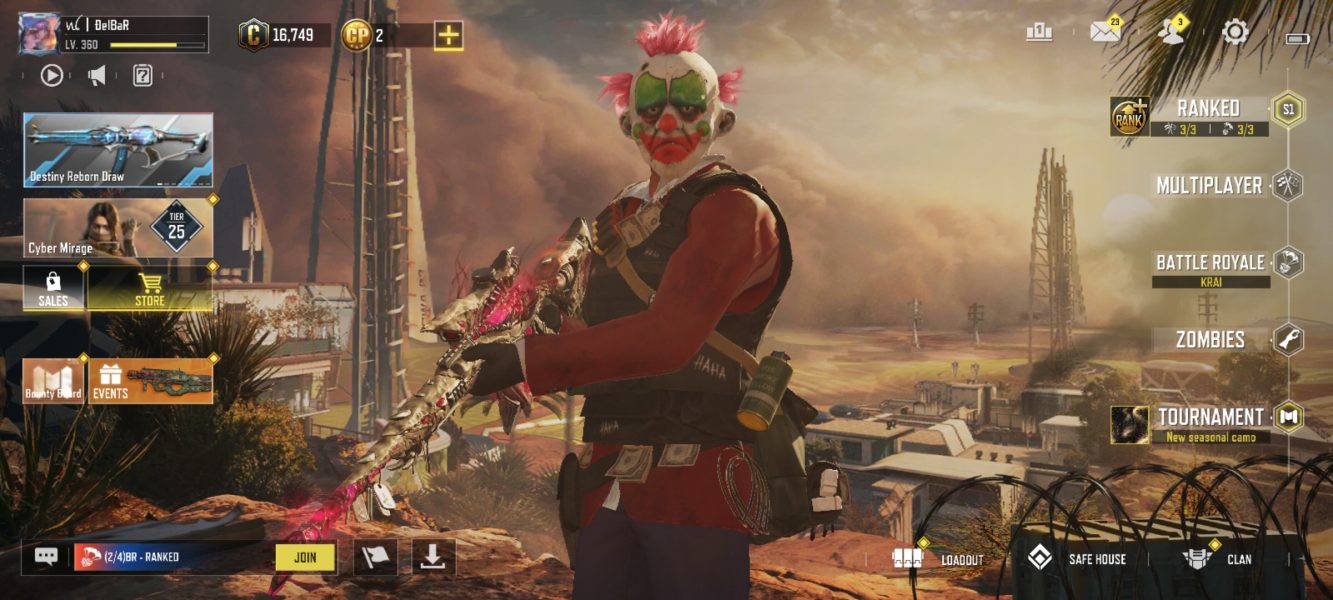Open the friends list
This screenshot has width=1333, height=600.
point(1171,32)
